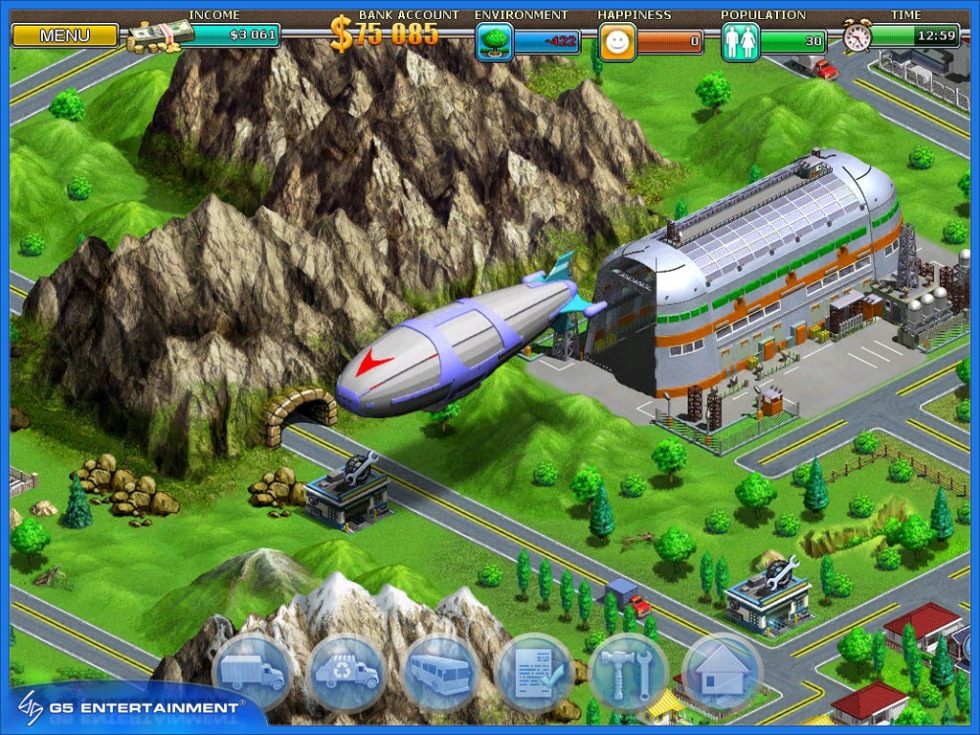
Task: Select the delivery truck button
Action: (x=251, y=672)
